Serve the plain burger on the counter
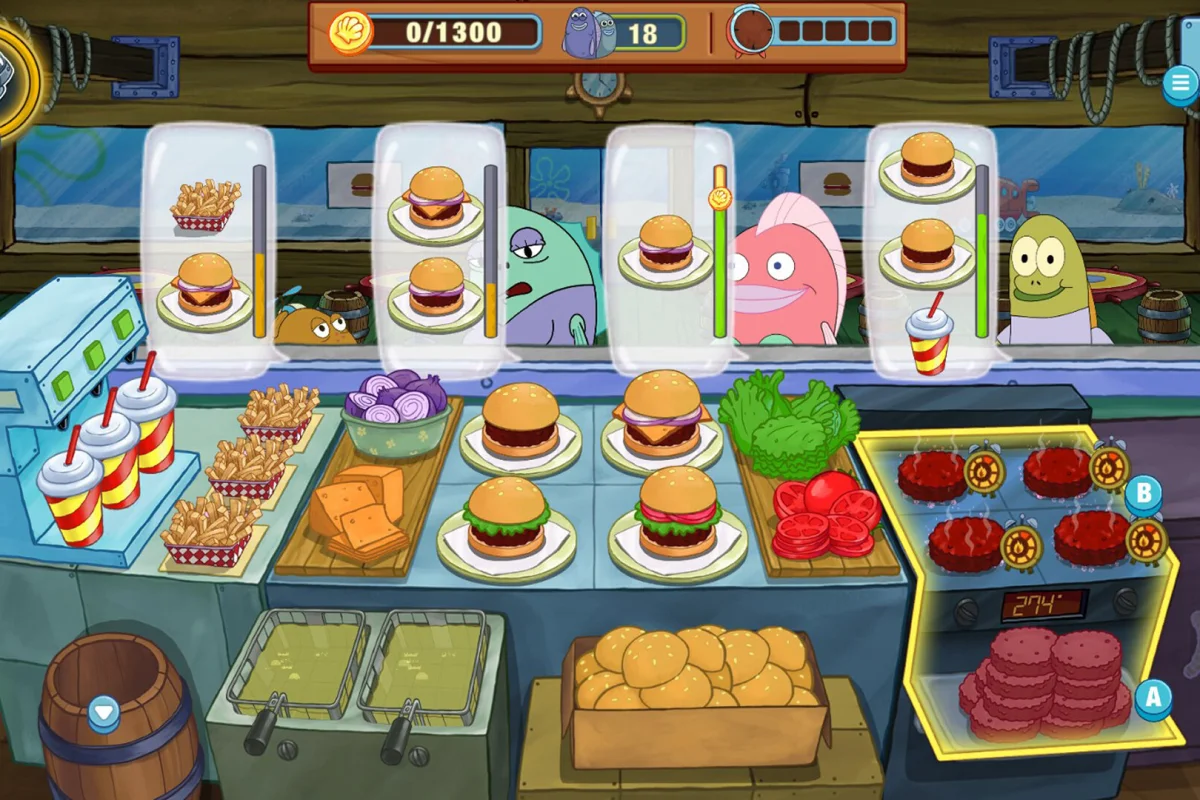1200x800 pixels. 520,420
